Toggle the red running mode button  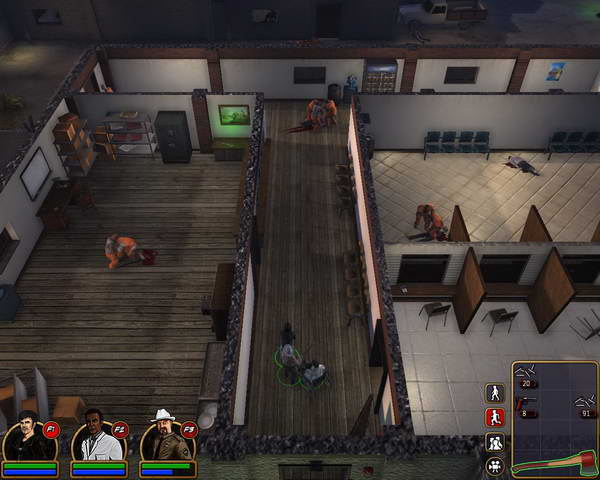click(x=494, y=417)
